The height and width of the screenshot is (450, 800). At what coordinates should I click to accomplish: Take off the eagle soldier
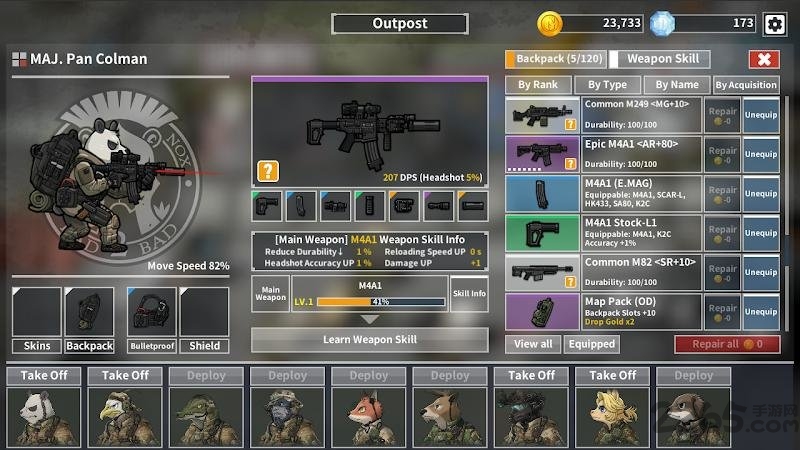tap(126, 375)
